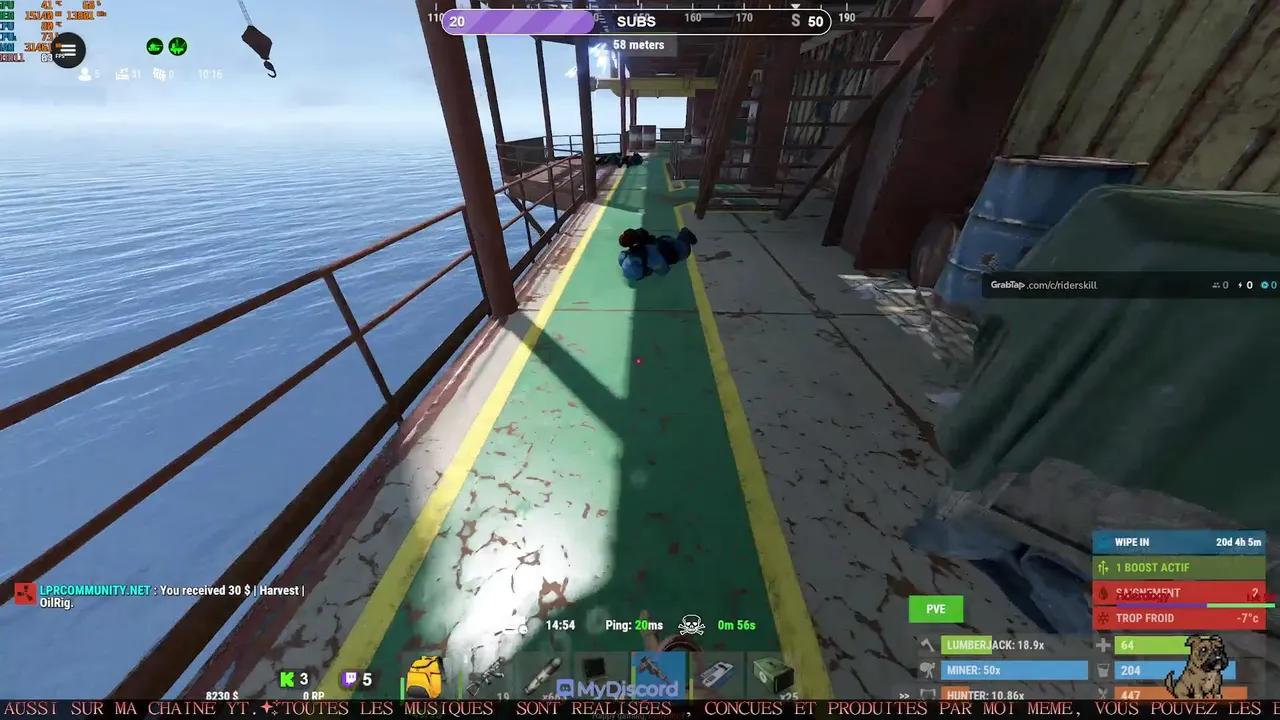The width and height of the screenshot is (1280, 720).
Task: Select the rocket in the hotbar
Action: pos(540,675)
